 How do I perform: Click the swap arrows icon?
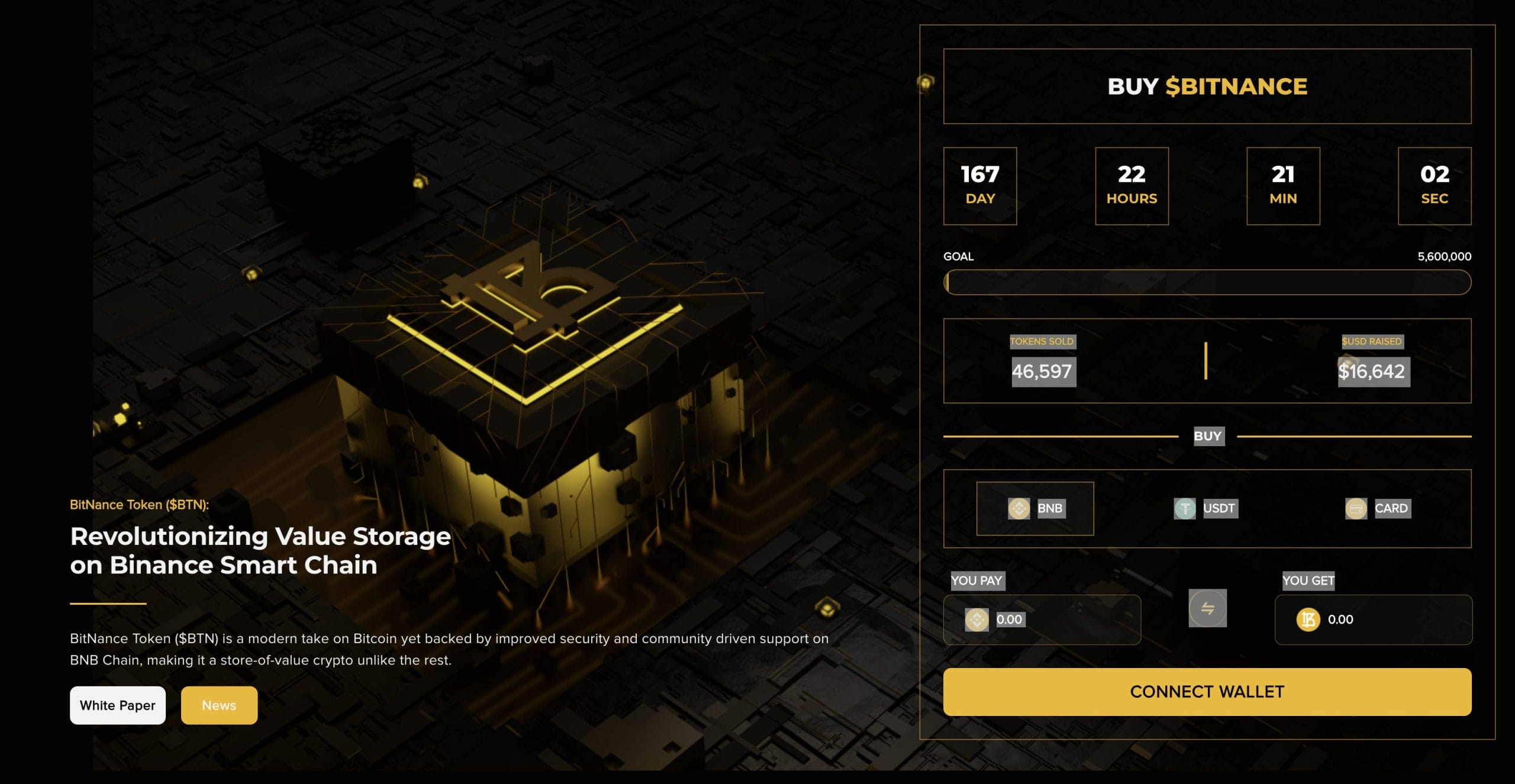coord(1207,608)
